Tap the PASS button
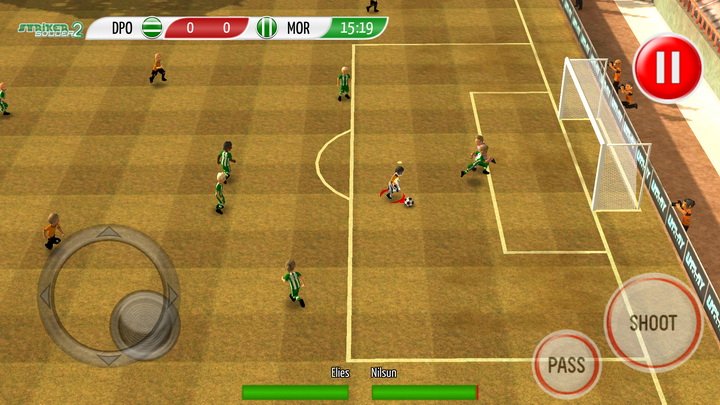 [567, 364]
